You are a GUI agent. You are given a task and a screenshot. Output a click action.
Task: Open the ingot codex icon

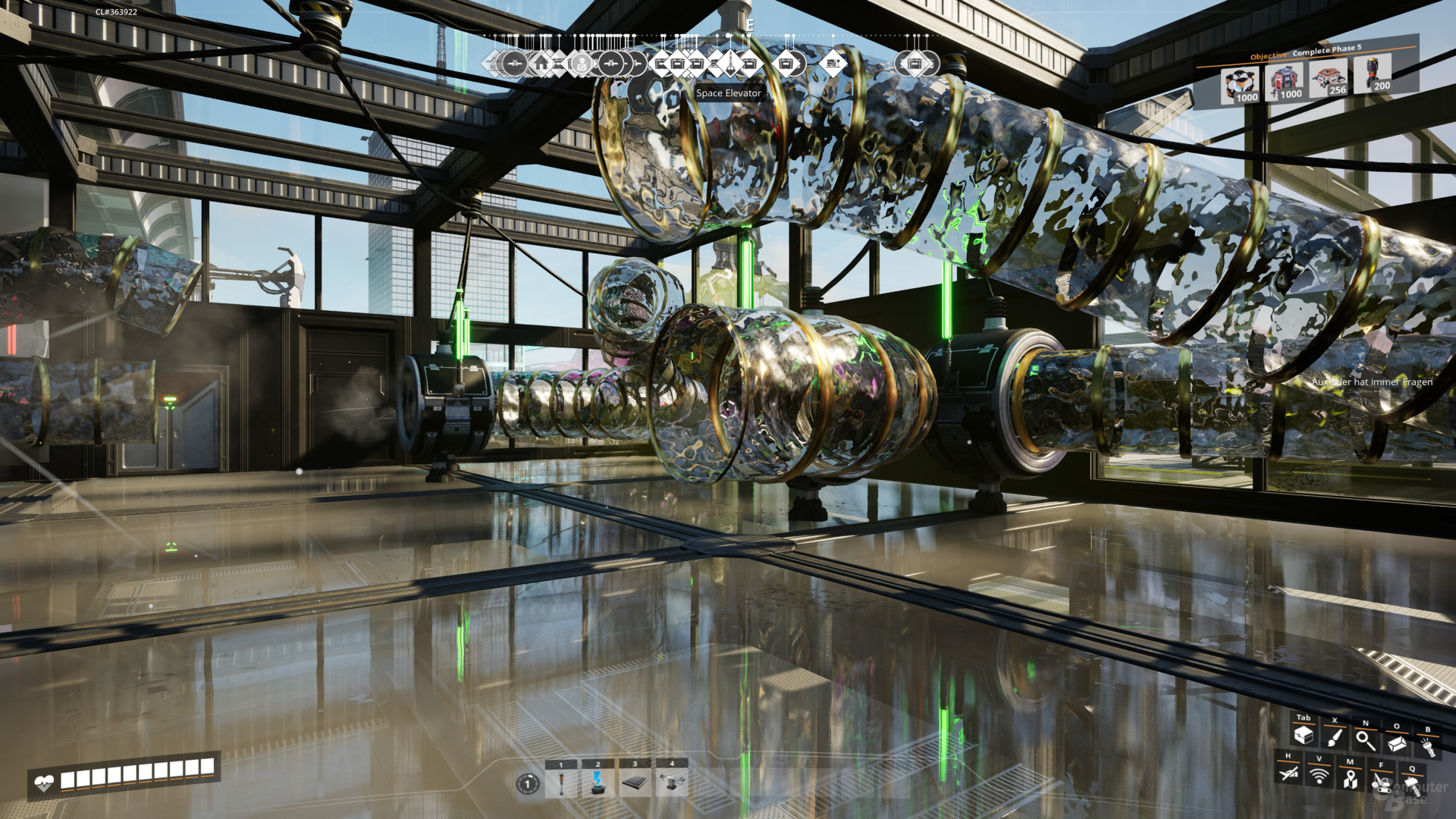(1396, 744)
